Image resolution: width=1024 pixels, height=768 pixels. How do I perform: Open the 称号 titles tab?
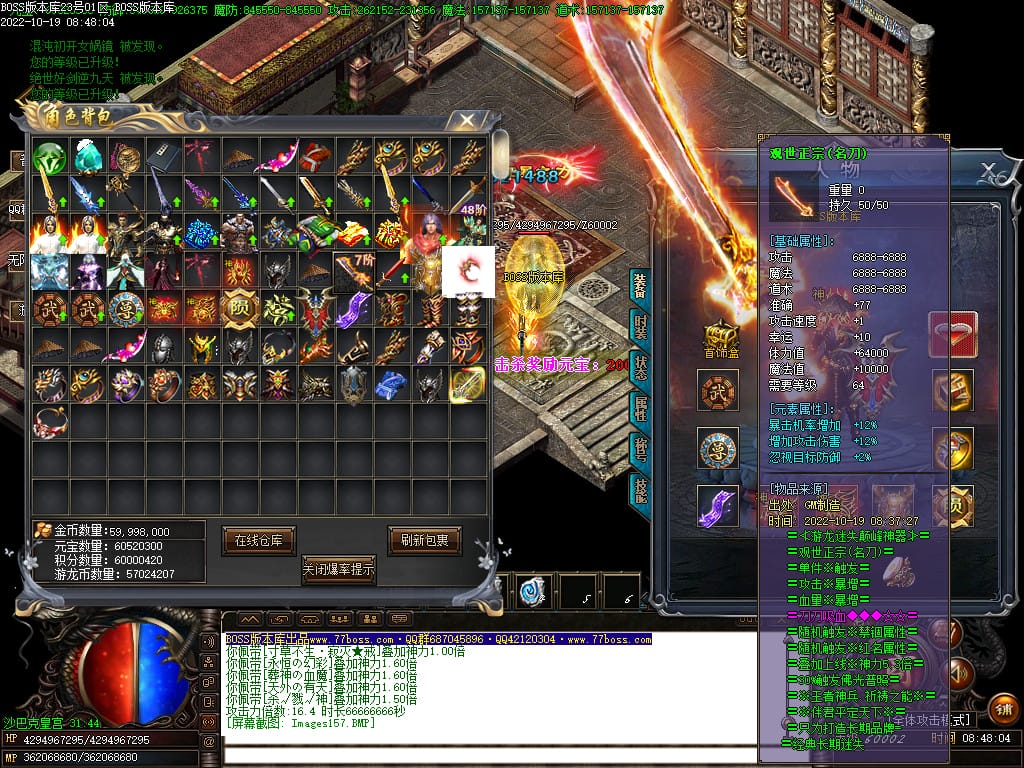[x=640, y=449]
